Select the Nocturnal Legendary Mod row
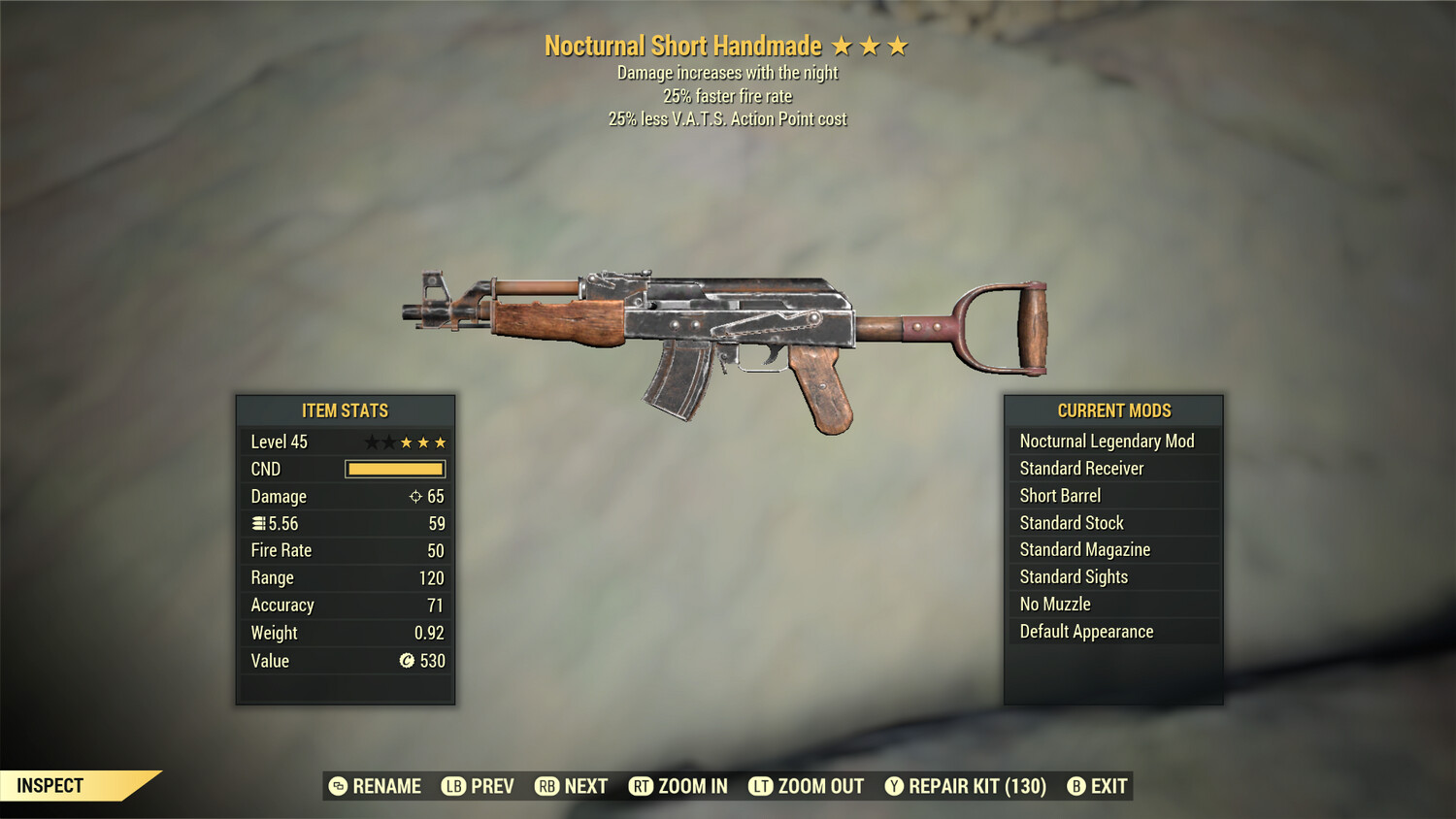 (x=1112, y=442)
